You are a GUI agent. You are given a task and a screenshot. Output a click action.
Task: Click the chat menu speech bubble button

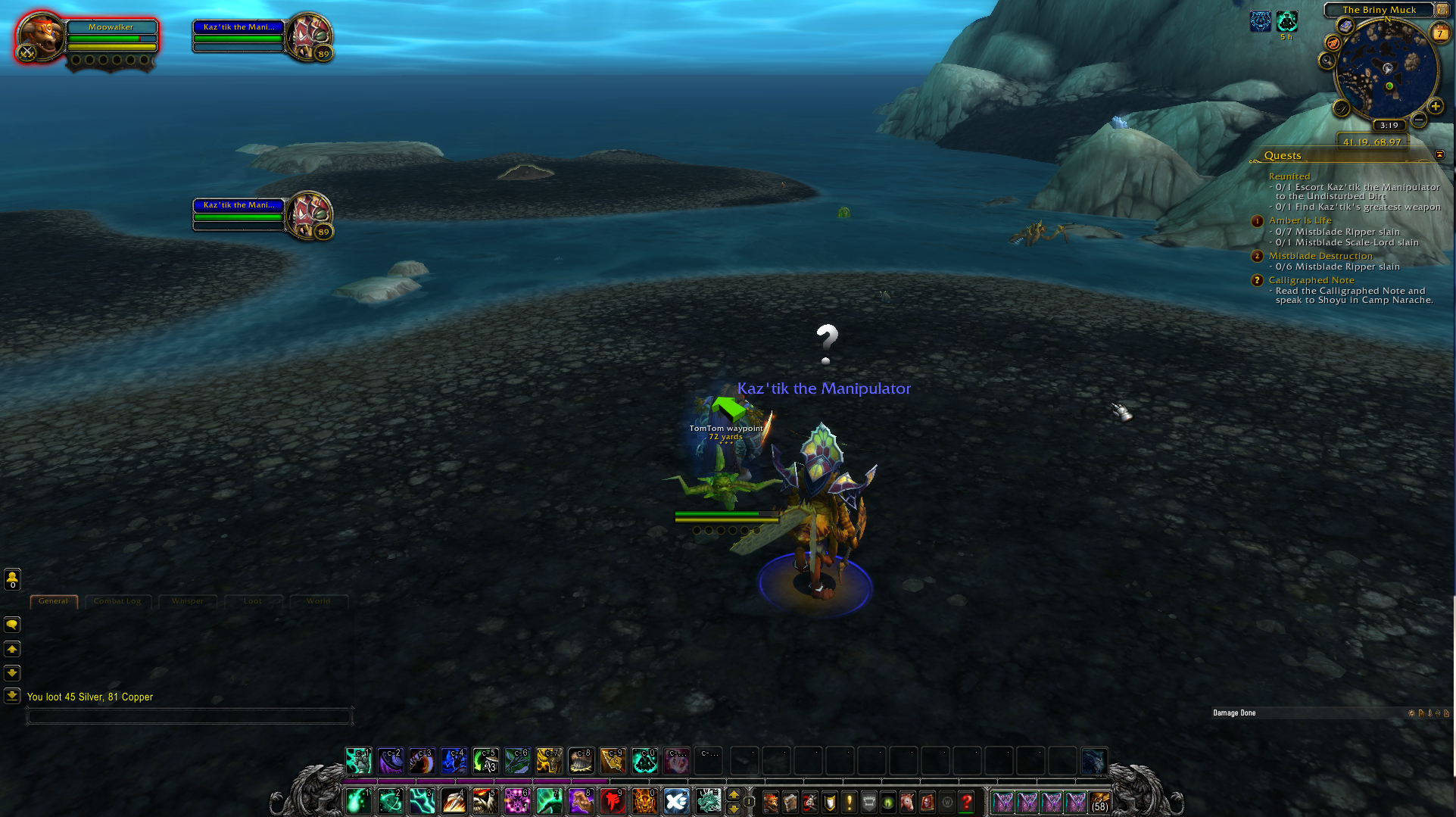12,625
